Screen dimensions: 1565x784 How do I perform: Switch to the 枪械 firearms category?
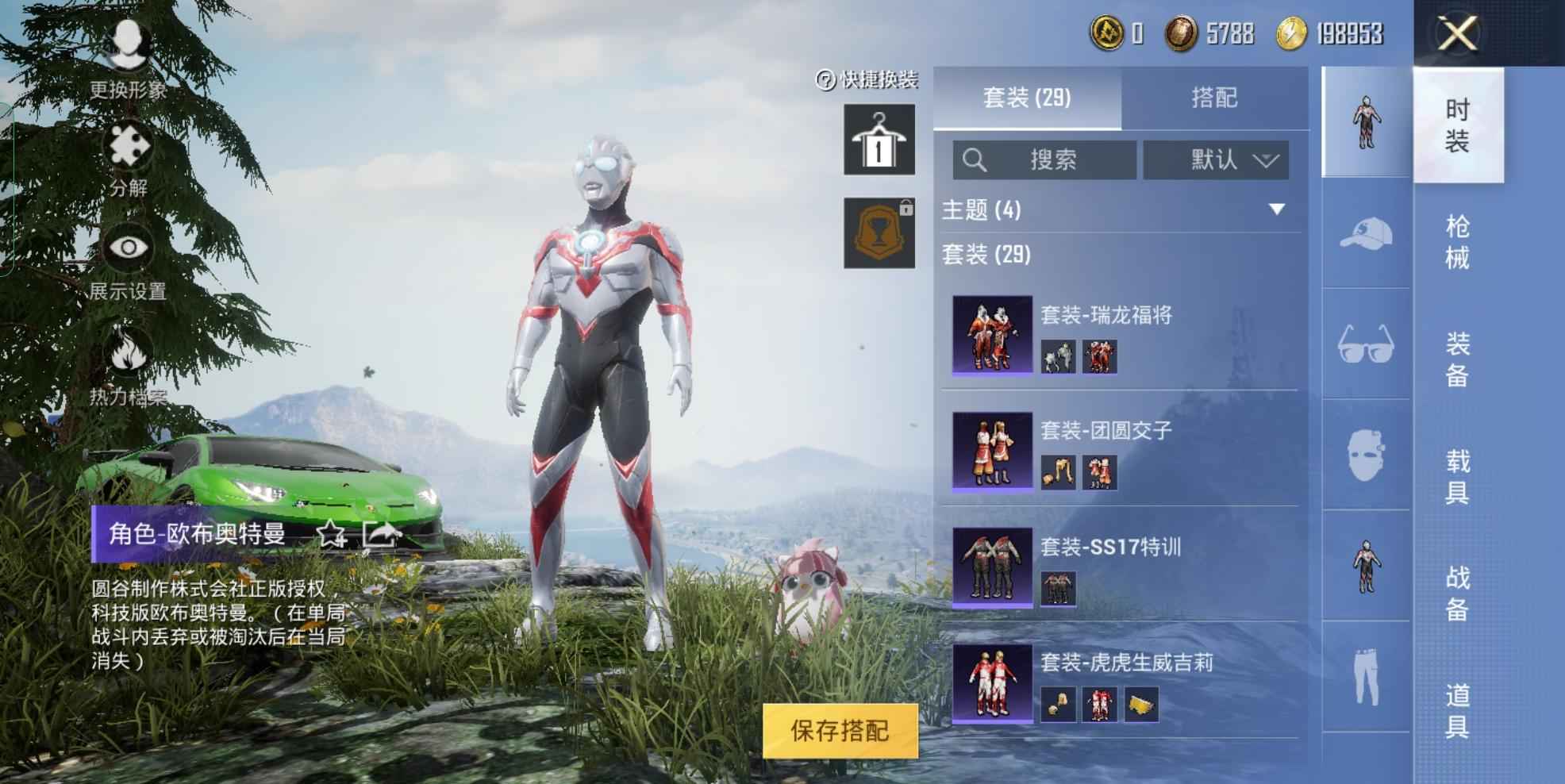pos(1457,242)
